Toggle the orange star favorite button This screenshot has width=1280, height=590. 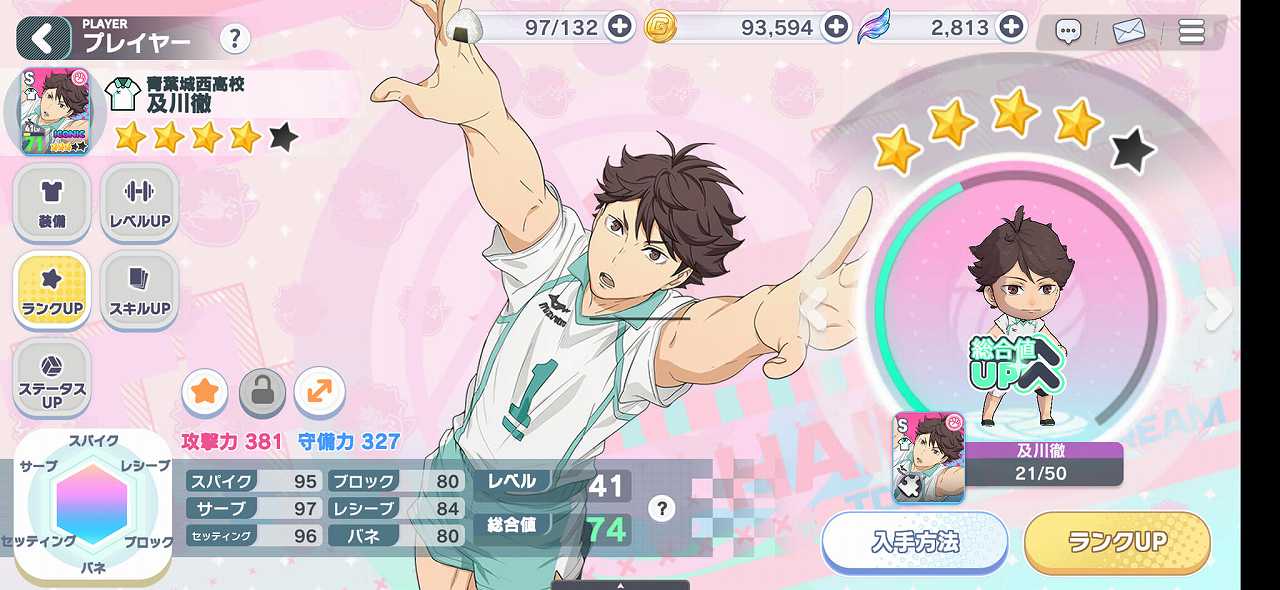coord(205,392)
